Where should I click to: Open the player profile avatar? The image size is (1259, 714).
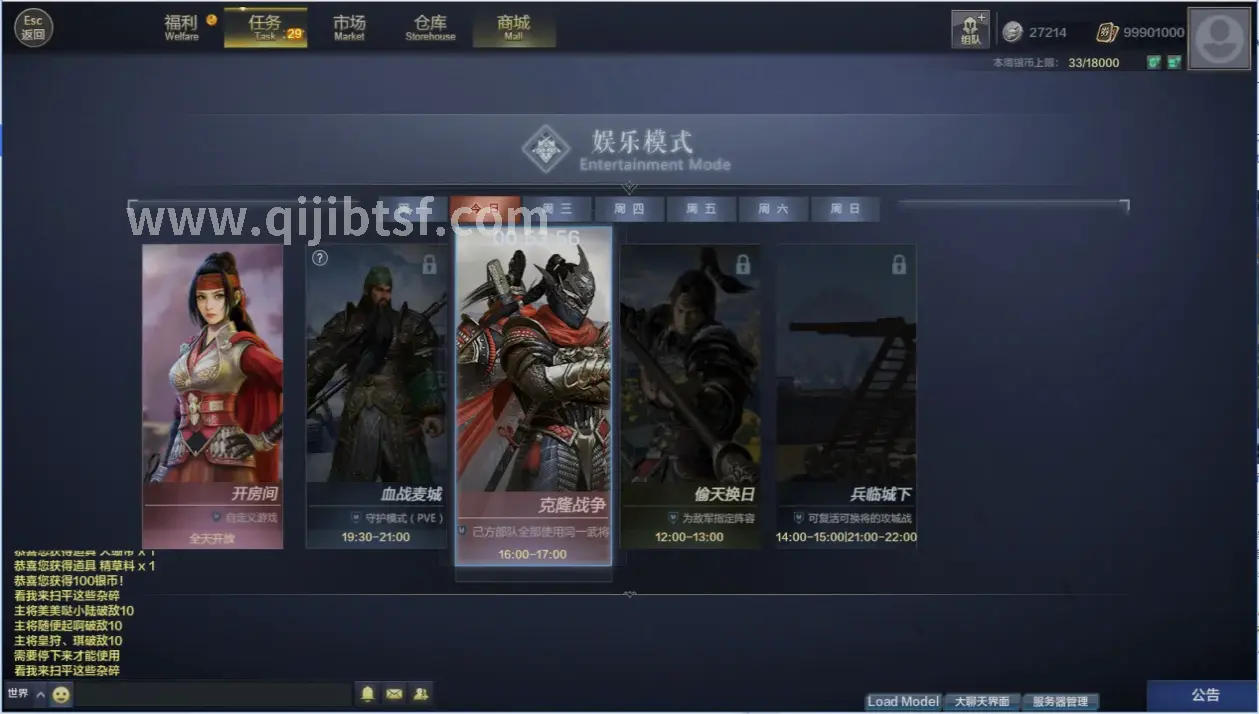click(1219, 38)
